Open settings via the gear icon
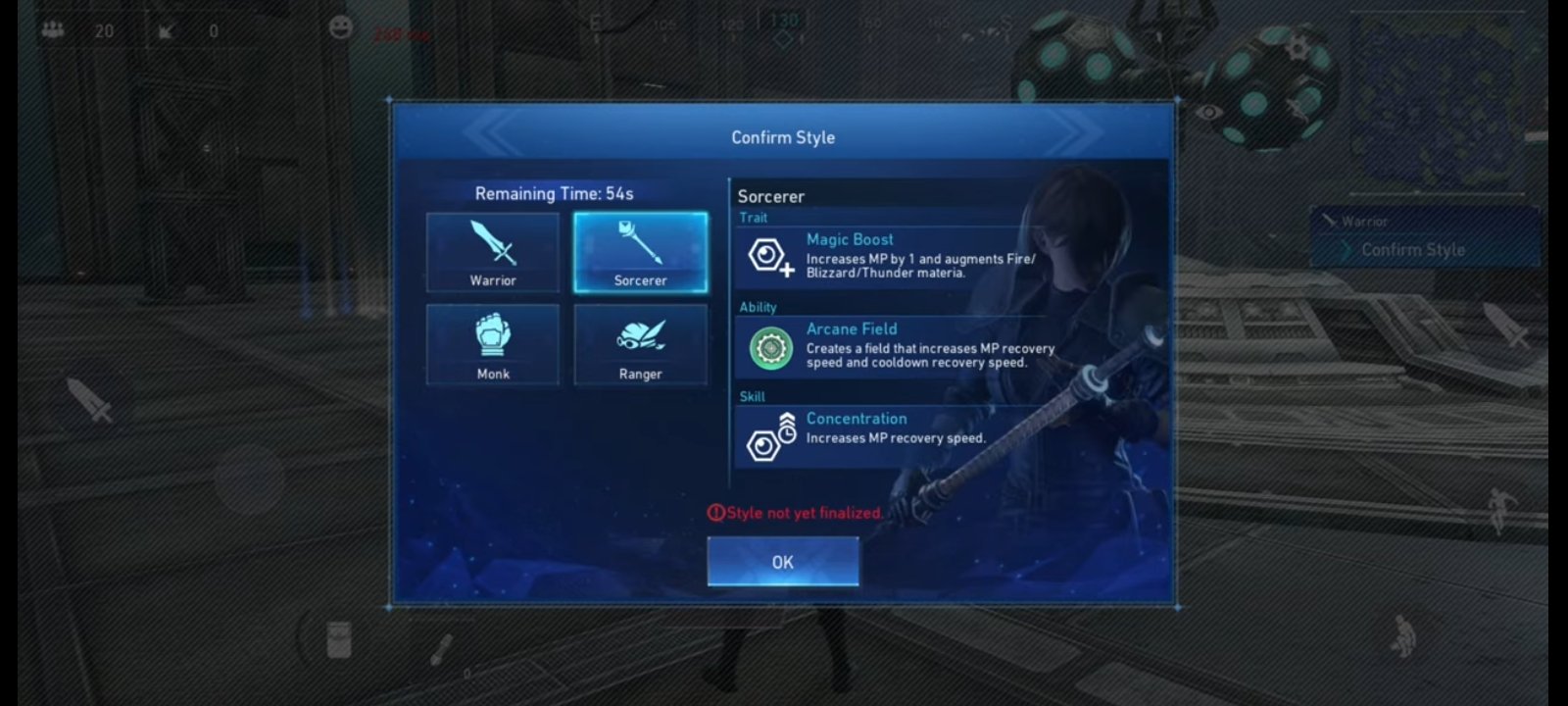Screen dimensions: 1568x706 point(1298,46)
